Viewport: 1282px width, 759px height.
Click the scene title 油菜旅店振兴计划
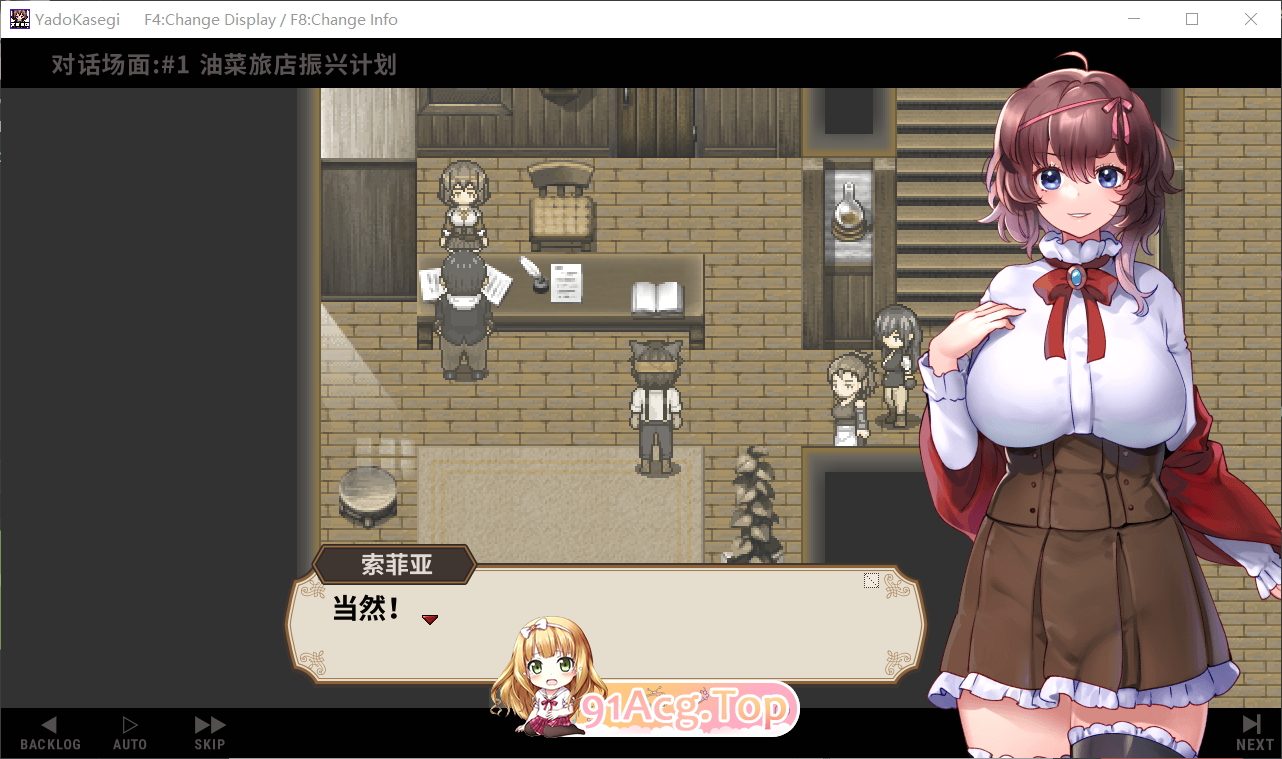click(297, 65)
